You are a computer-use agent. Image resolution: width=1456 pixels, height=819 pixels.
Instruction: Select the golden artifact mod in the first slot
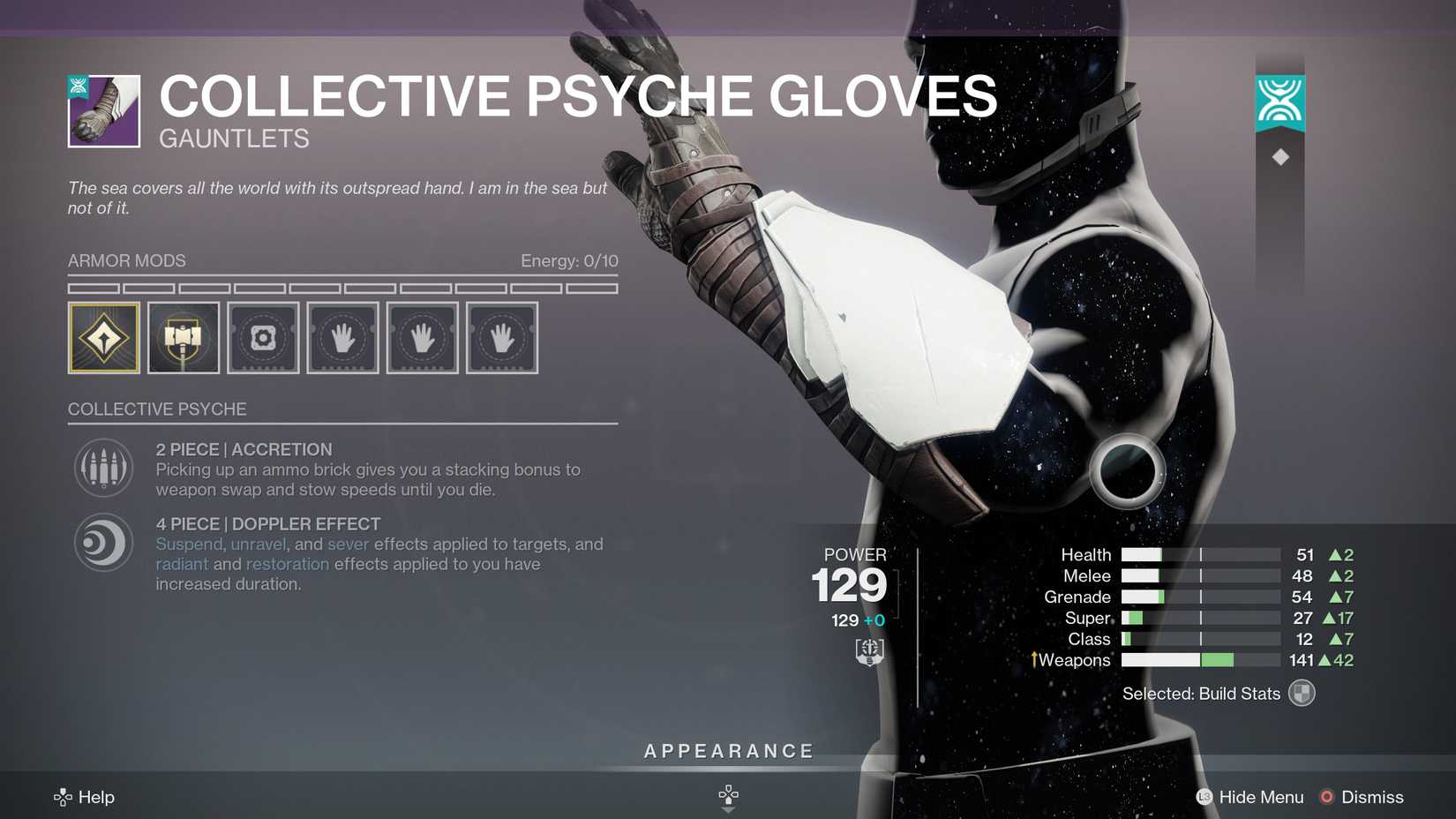pos(103,337)
